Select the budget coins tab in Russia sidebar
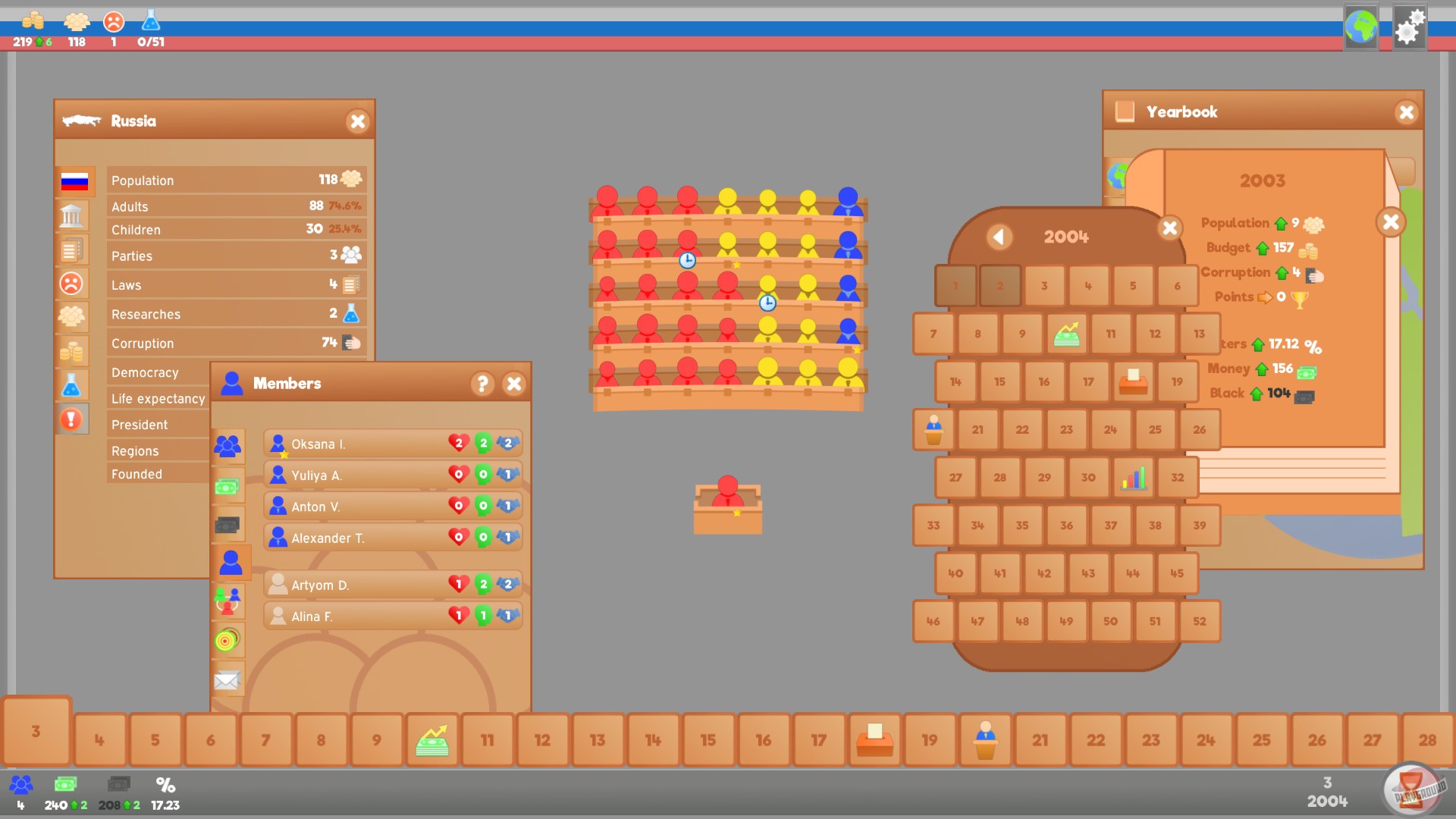 (73, 350)
